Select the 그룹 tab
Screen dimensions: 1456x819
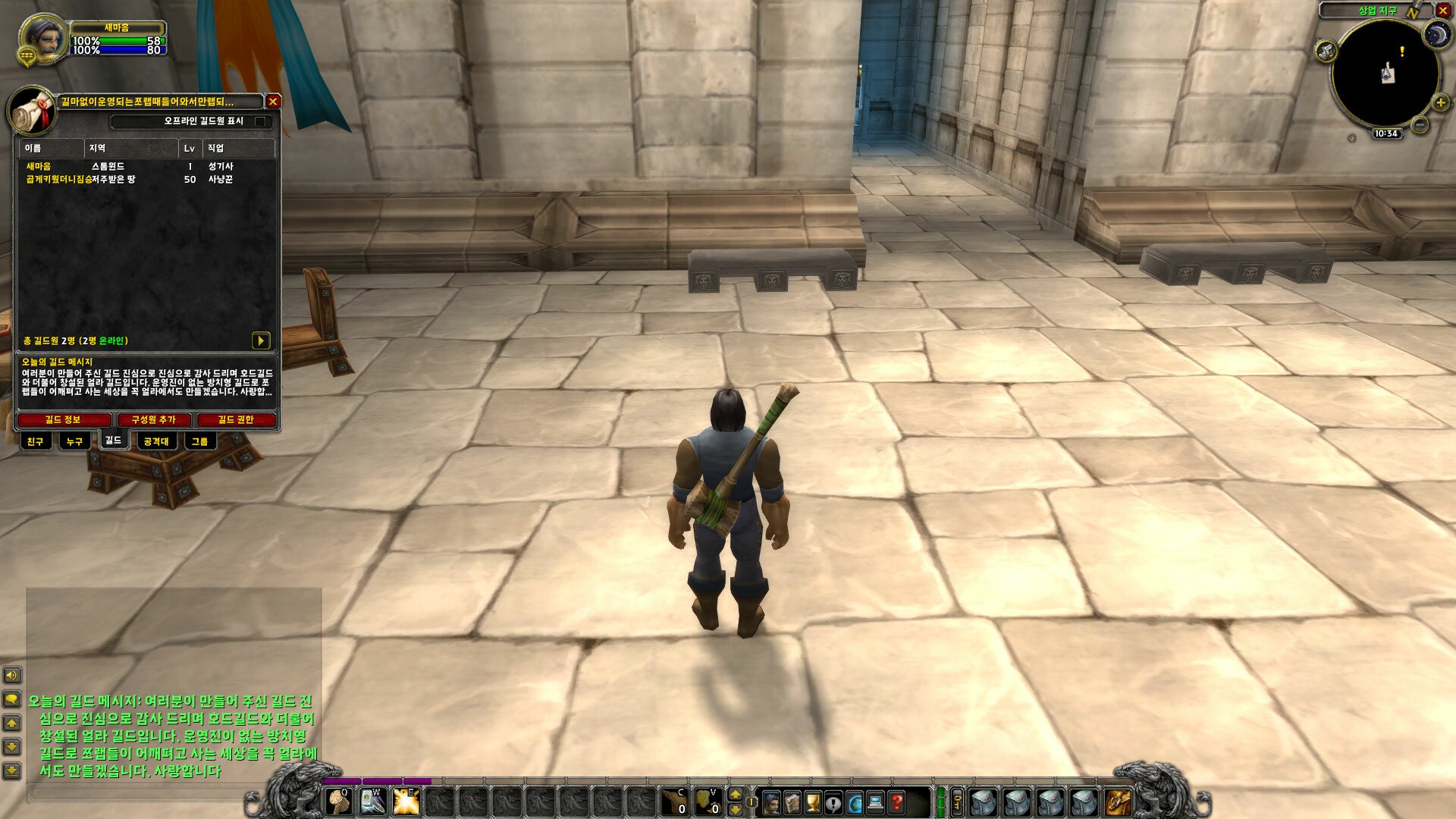pos(199,441)
